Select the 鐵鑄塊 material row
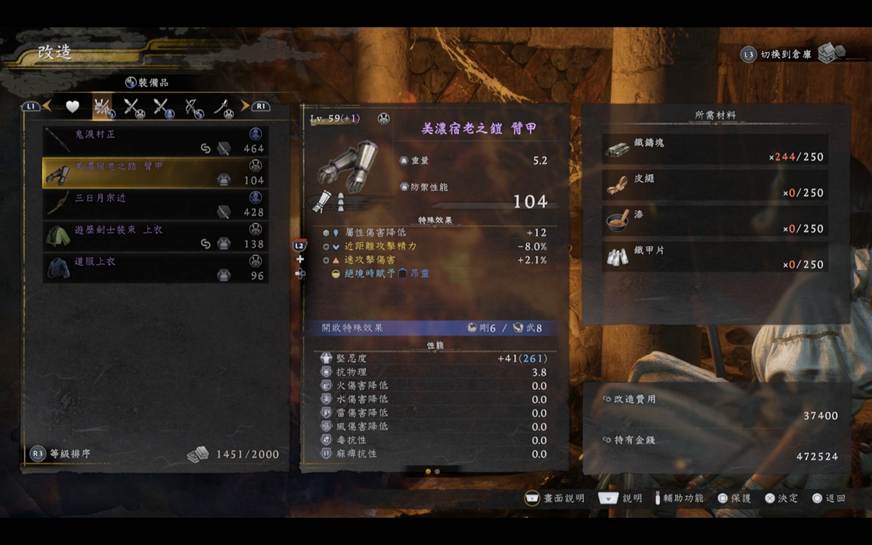 click(x=716, y=150)
